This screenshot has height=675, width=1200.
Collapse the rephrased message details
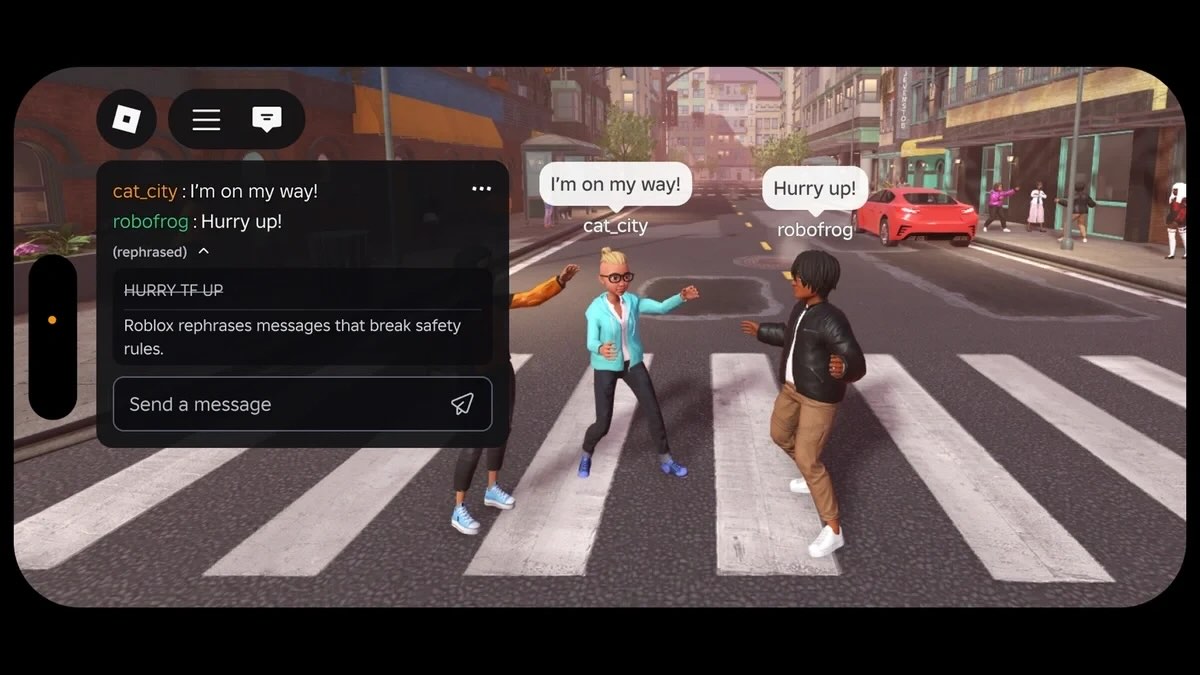tap(204, 252)
